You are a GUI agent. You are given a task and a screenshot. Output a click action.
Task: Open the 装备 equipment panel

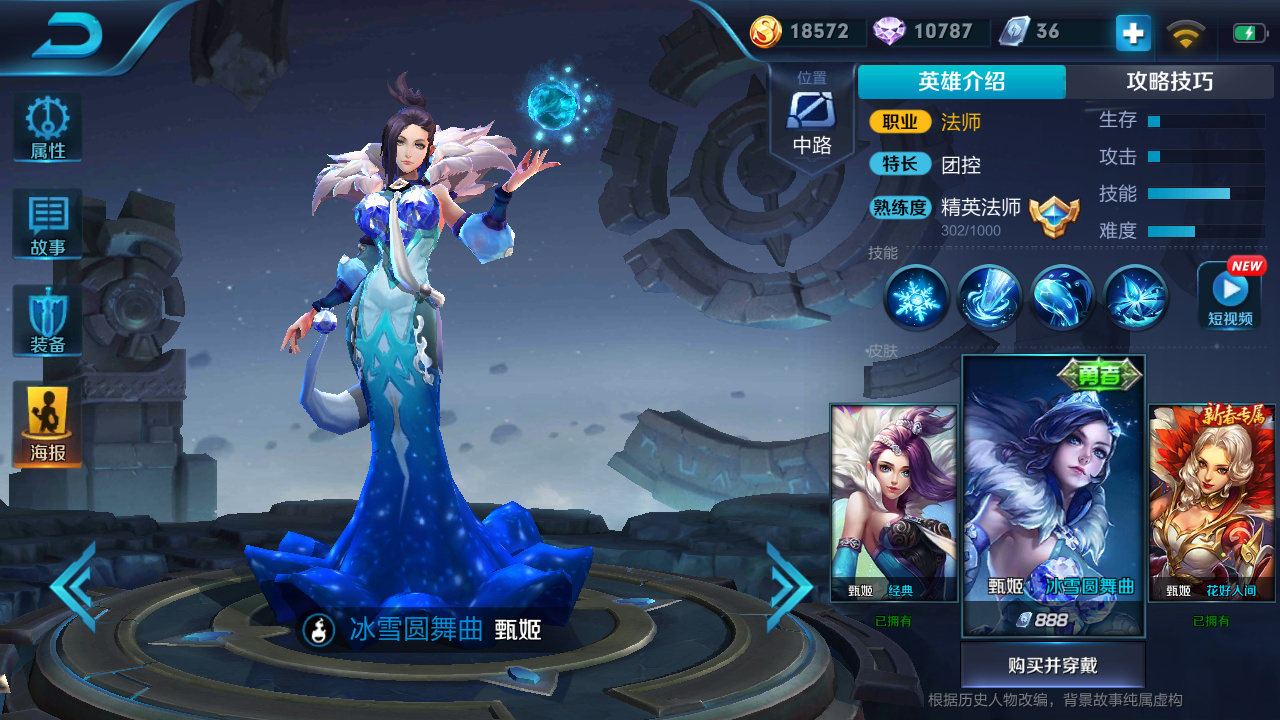pos(46,320)
